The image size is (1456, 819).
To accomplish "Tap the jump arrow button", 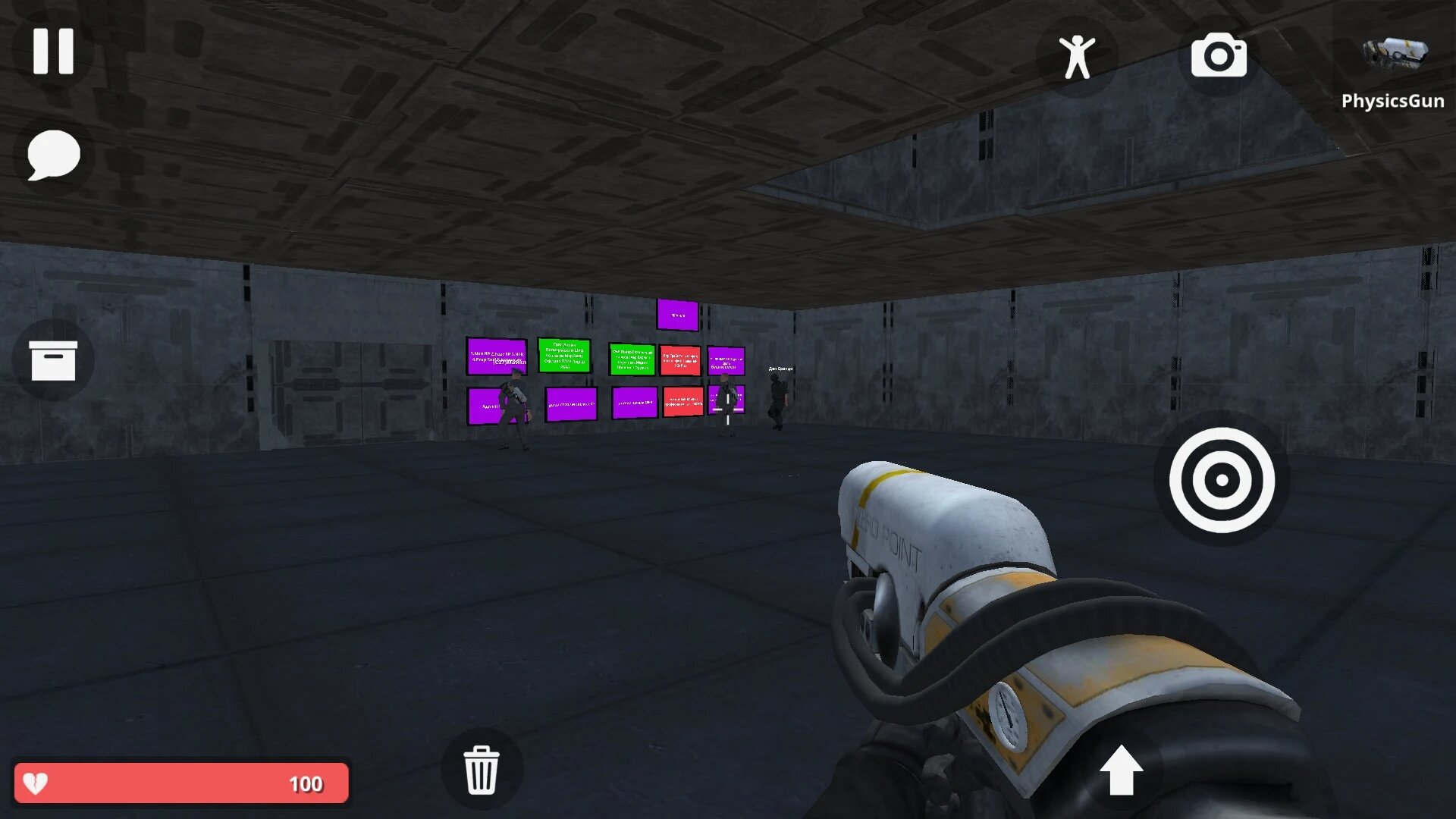I will tap(1122, 768).
